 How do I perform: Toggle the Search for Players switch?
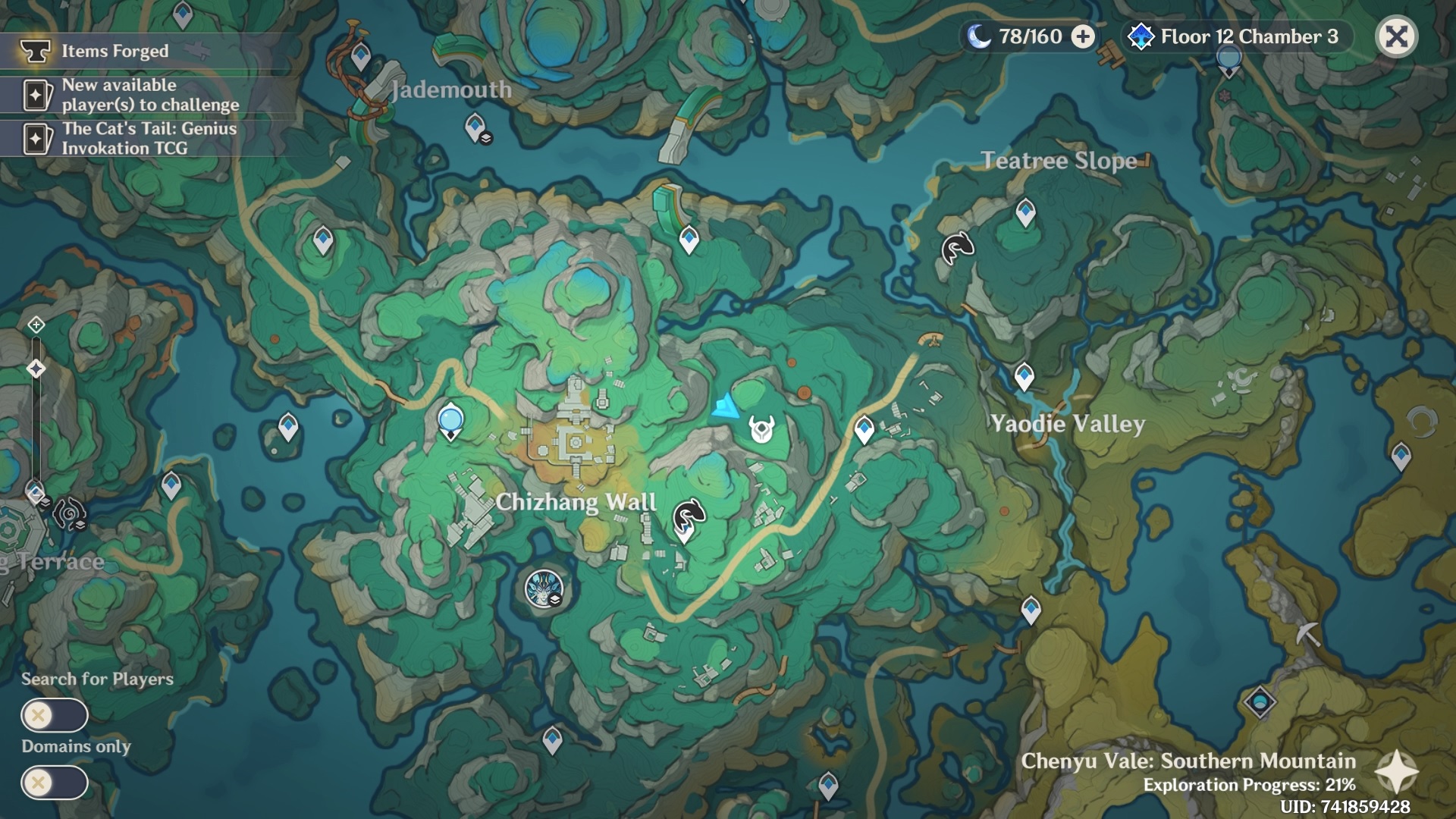[55, 715]
